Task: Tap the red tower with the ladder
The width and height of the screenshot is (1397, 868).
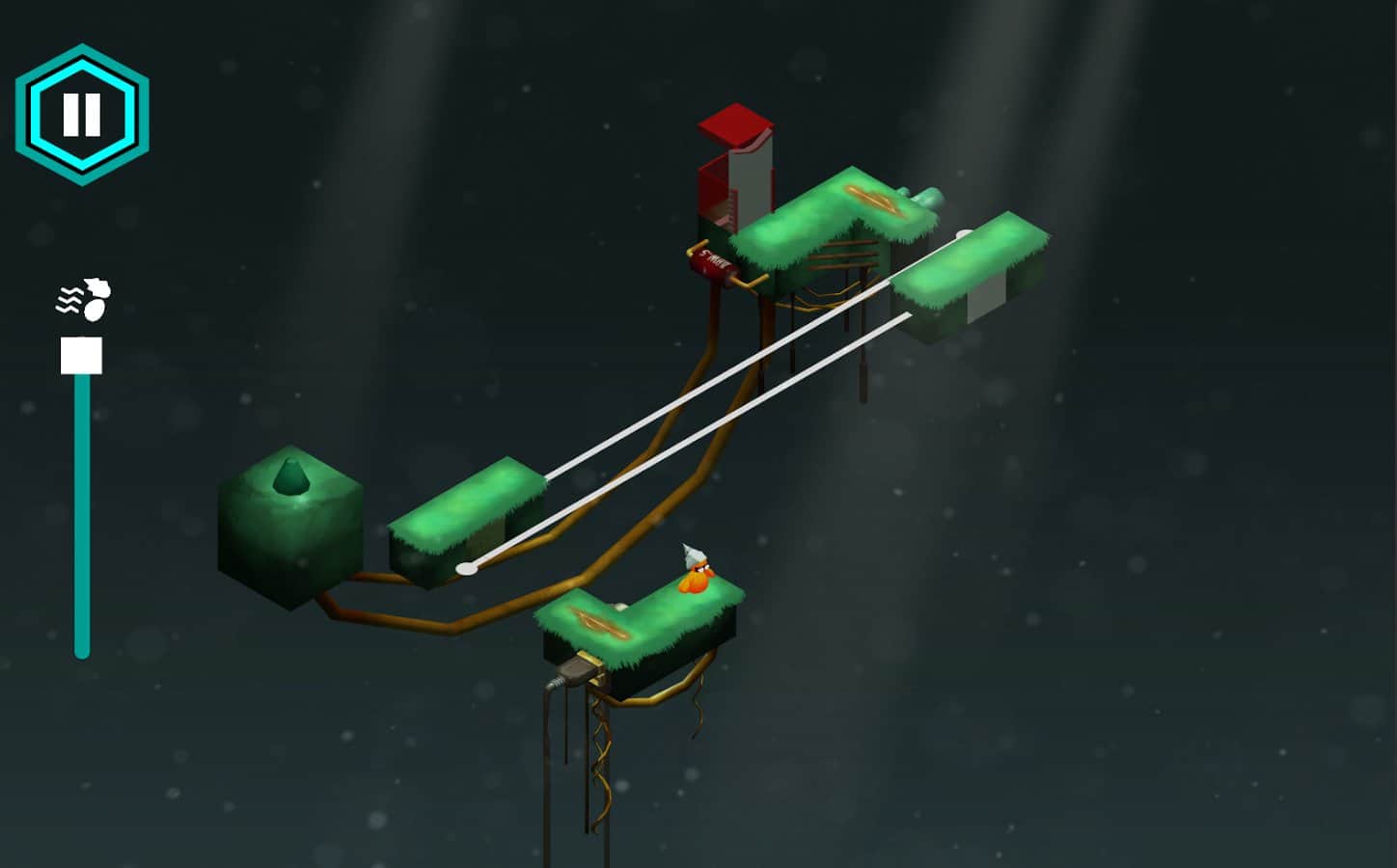Action: click(738, 164)
